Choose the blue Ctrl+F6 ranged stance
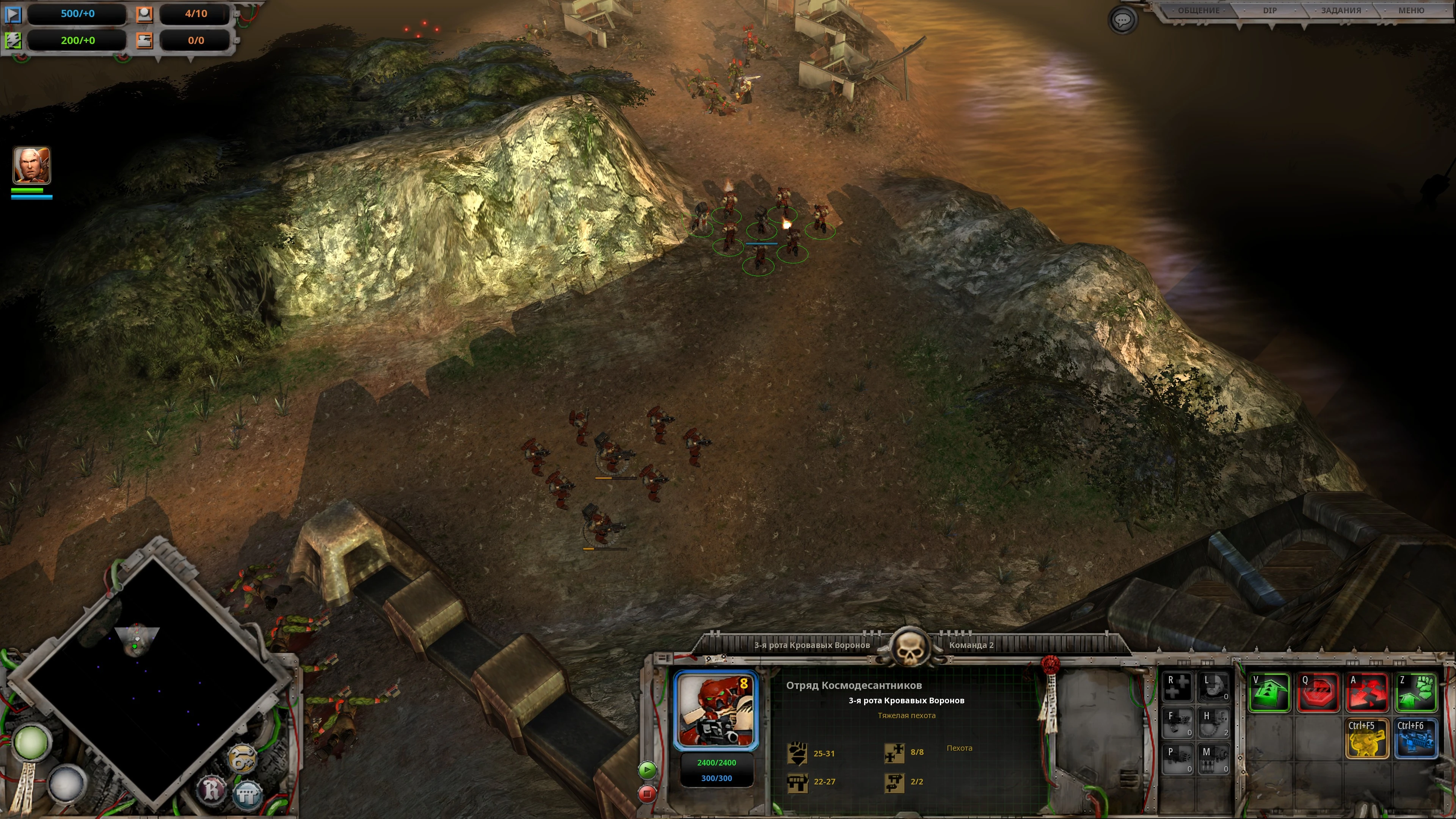The image size is (1456, 819). click(x=1415, y=738)
